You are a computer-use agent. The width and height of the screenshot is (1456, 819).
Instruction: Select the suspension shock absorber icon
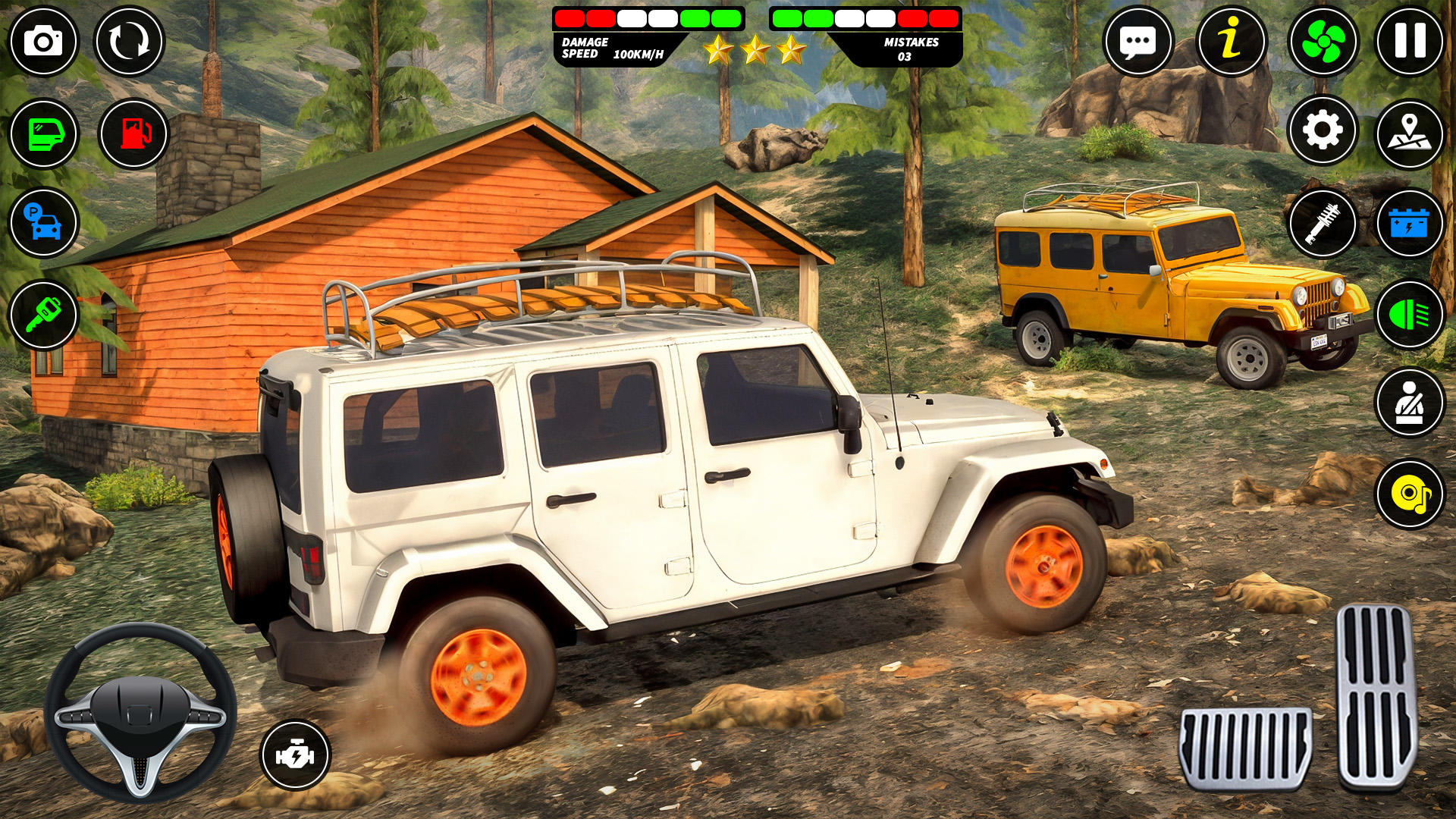pyautogui.click(x=1323, y=223)
